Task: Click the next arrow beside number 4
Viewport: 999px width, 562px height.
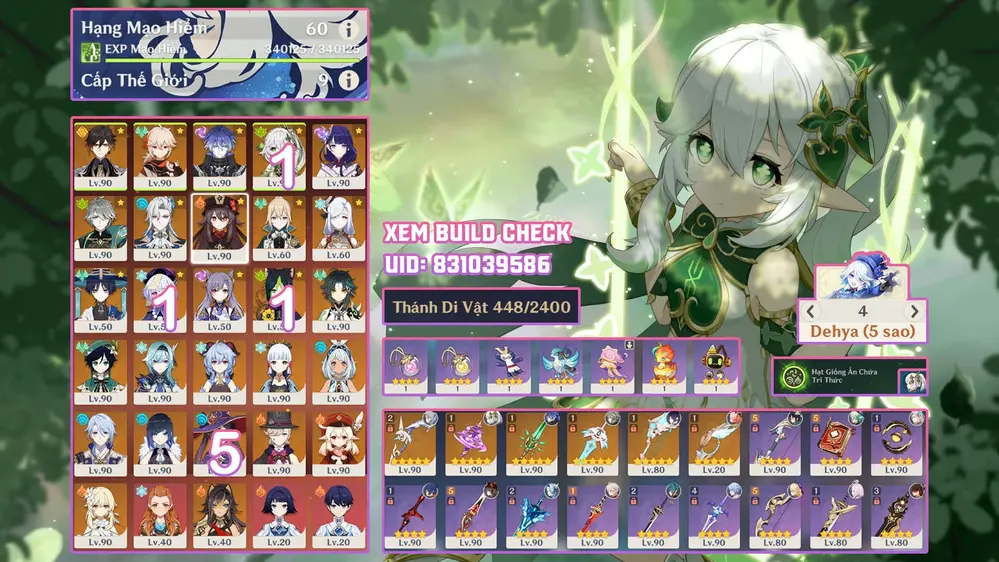Action: point(912,312)
